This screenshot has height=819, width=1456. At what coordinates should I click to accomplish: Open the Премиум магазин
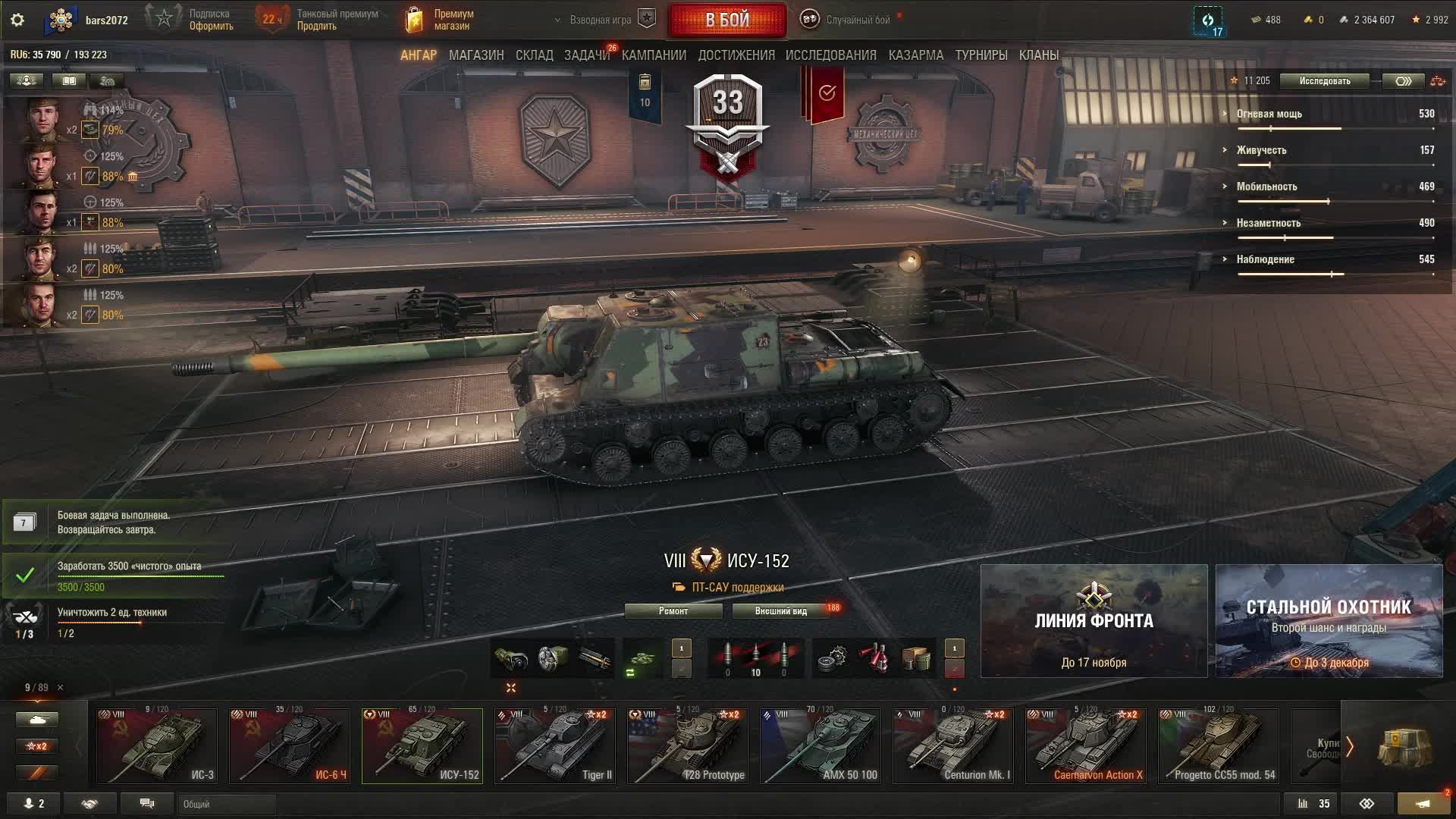pyautogui.click(x=441, y=20)
